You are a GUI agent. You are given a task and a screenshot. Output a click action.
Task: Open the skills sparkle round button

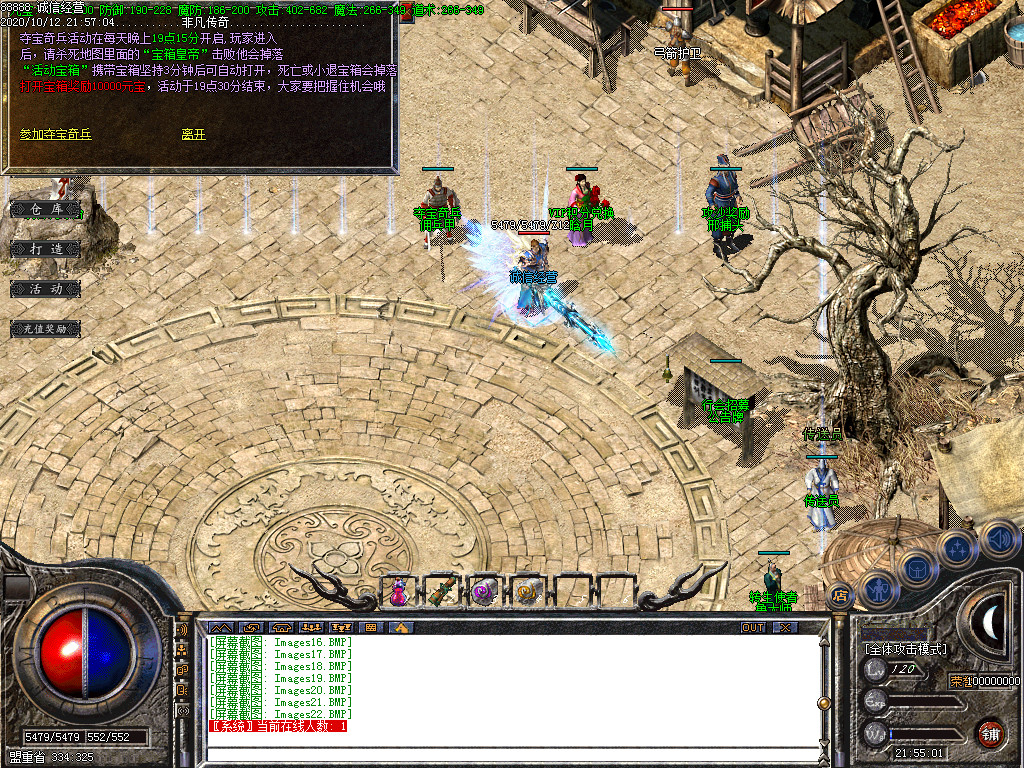tap(957, 548)
